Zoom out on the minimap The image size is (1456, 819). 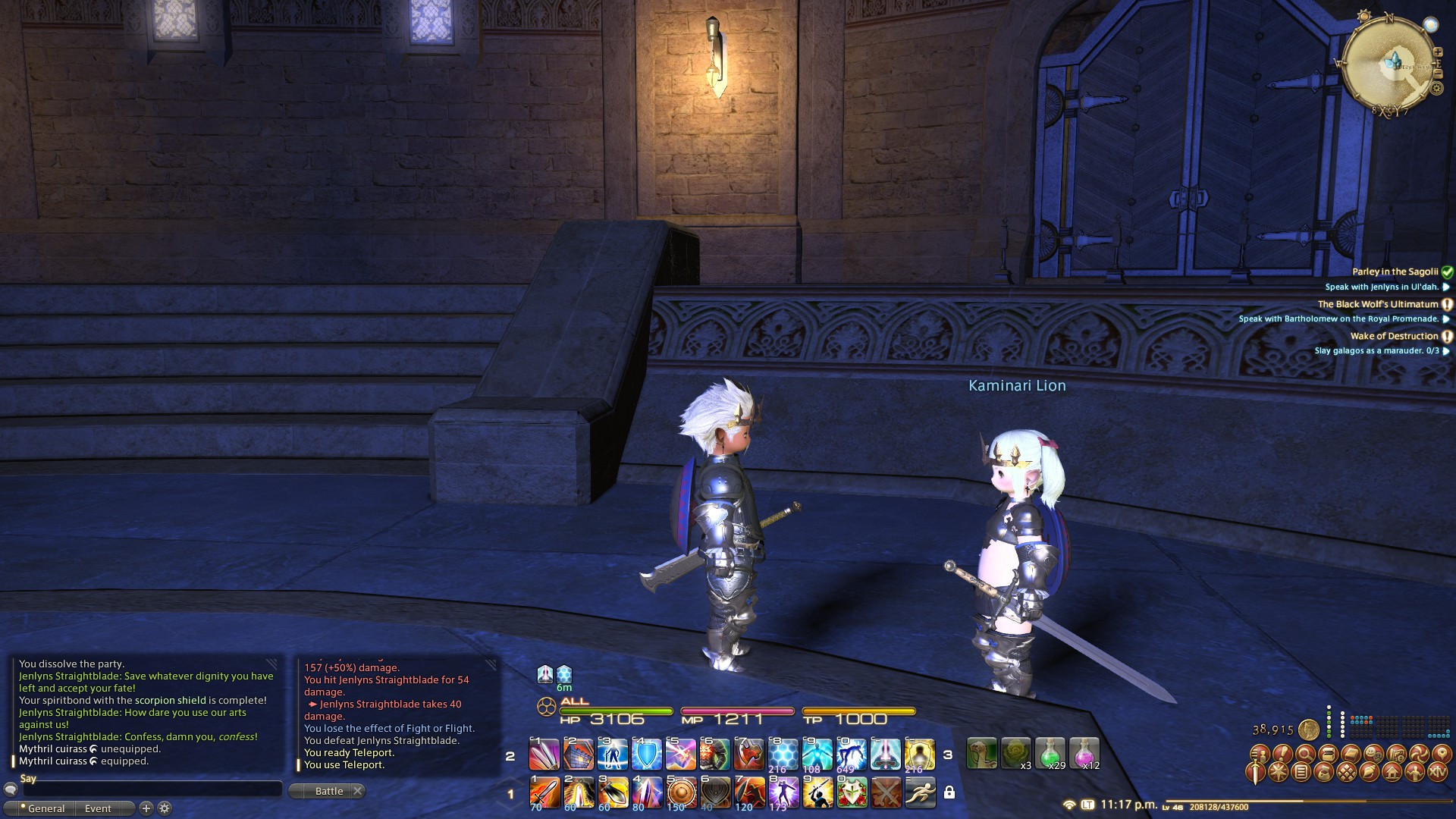pos(1438,74)
